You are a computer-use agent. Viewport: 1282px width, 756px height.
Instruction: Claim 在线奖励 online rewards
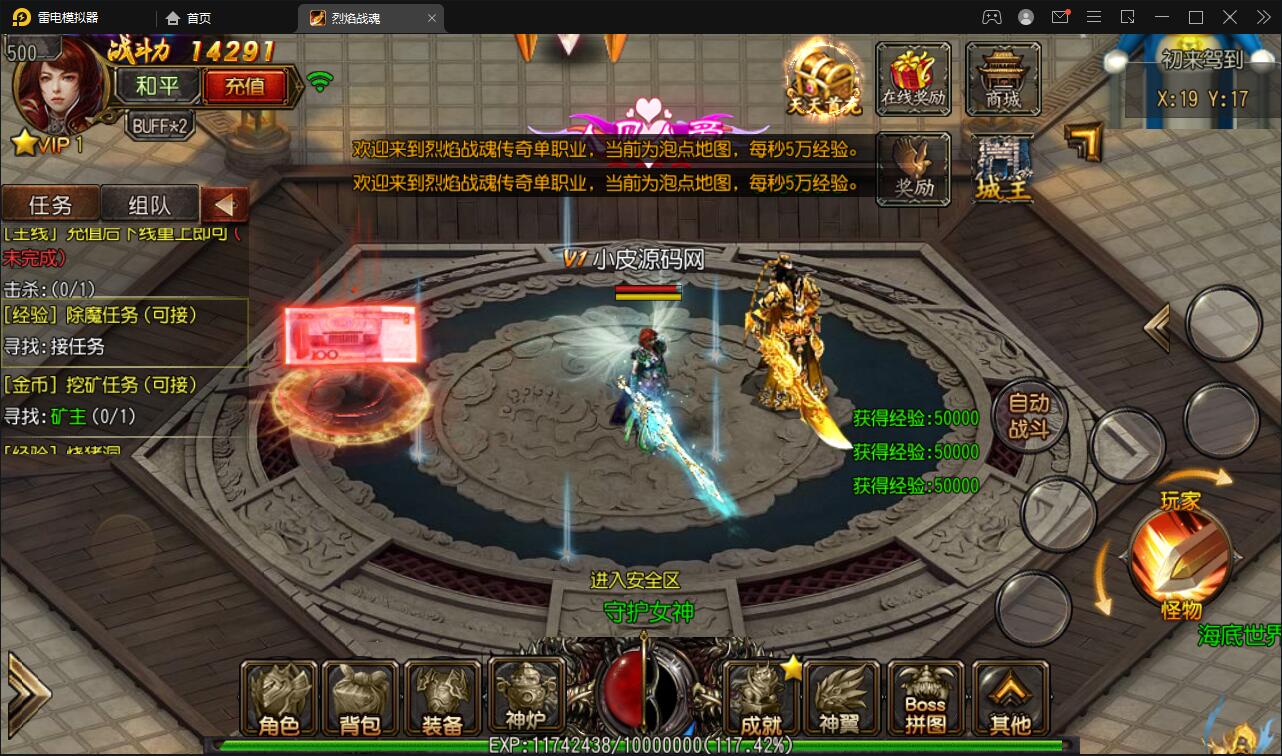point(913,78)
